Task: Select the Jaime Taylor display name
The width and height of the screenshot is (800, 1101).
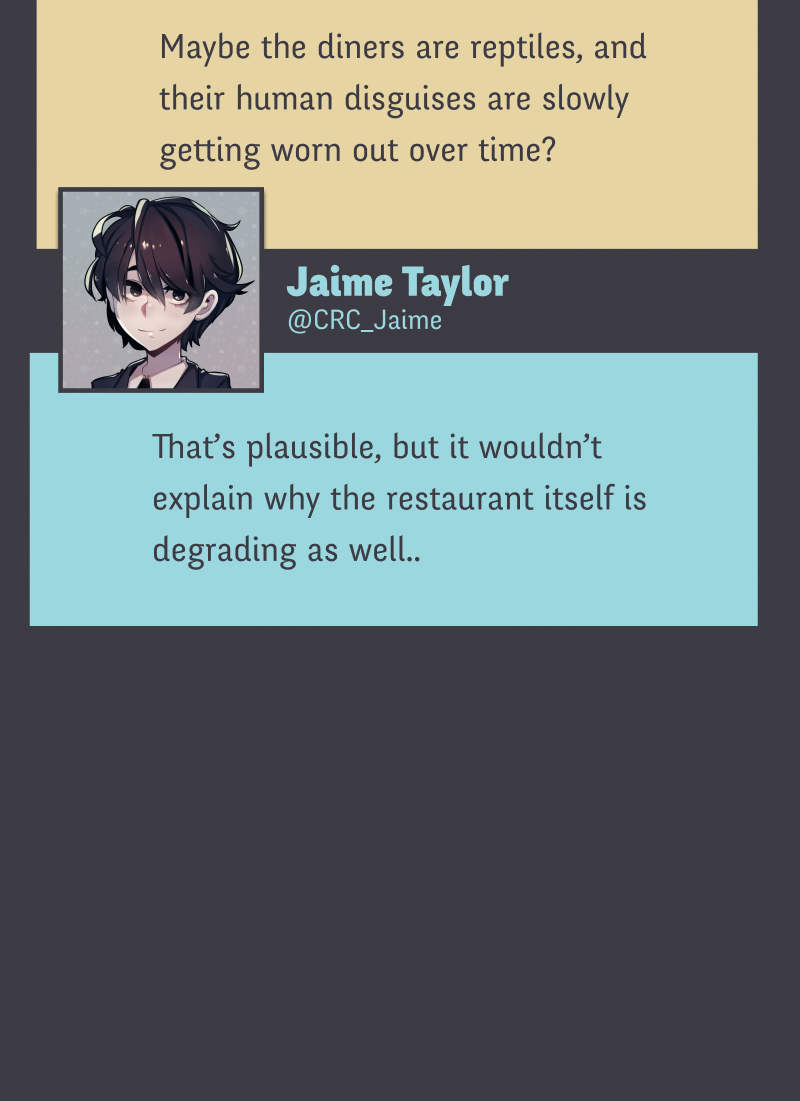Action: coord(397,283)
